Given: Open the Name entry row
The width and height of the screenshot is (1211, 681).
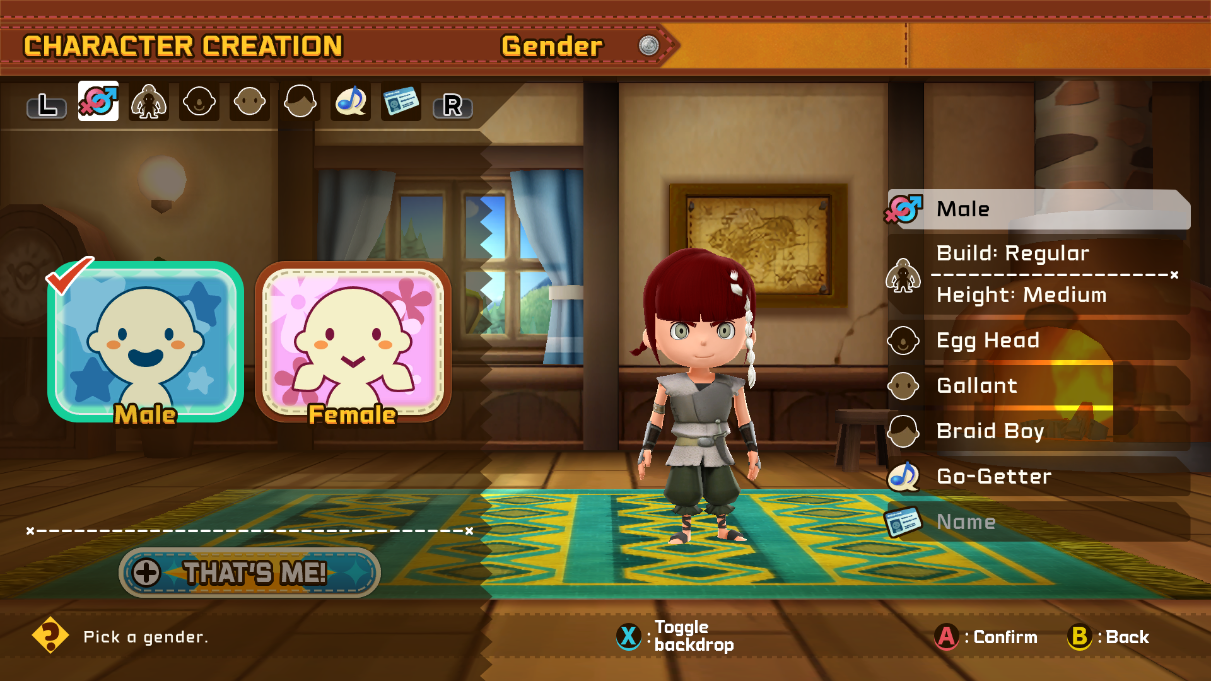Looking at the screenshot, I should pyautogui.click(x=1038, y=522).
